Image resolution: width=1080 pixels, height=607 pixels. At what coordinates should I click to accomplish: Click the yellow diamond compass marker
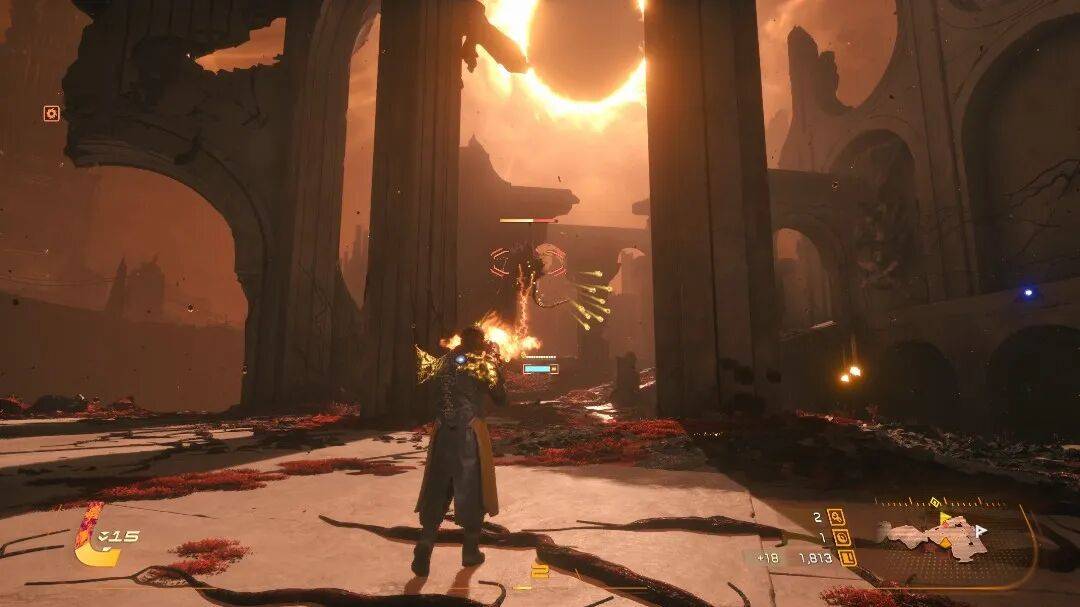click(x=934, y=502)
